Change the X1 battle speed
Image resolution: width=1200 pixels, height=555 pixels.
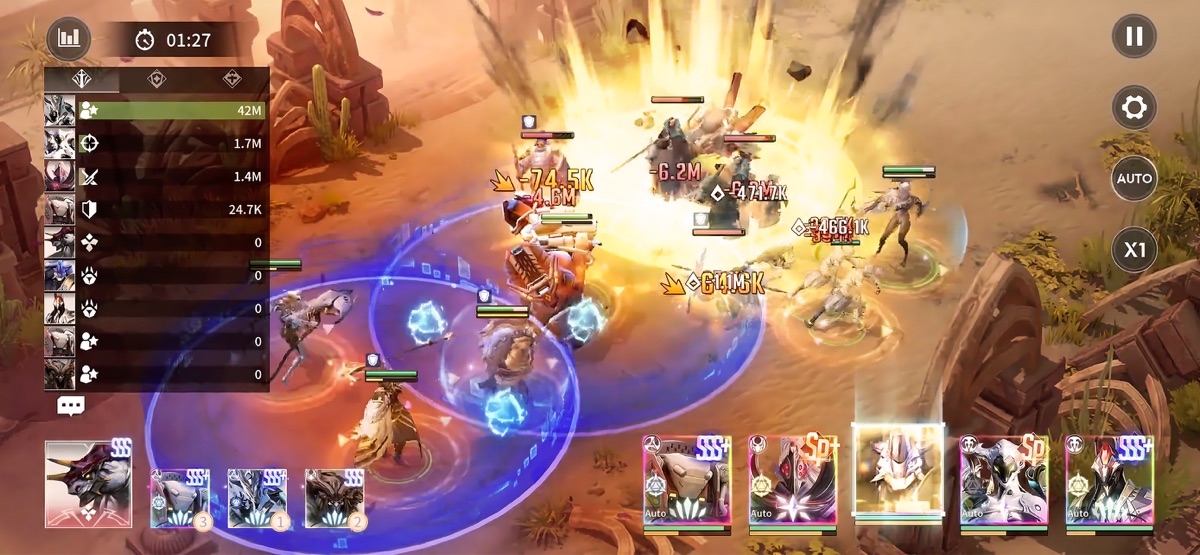(1134, 250)
